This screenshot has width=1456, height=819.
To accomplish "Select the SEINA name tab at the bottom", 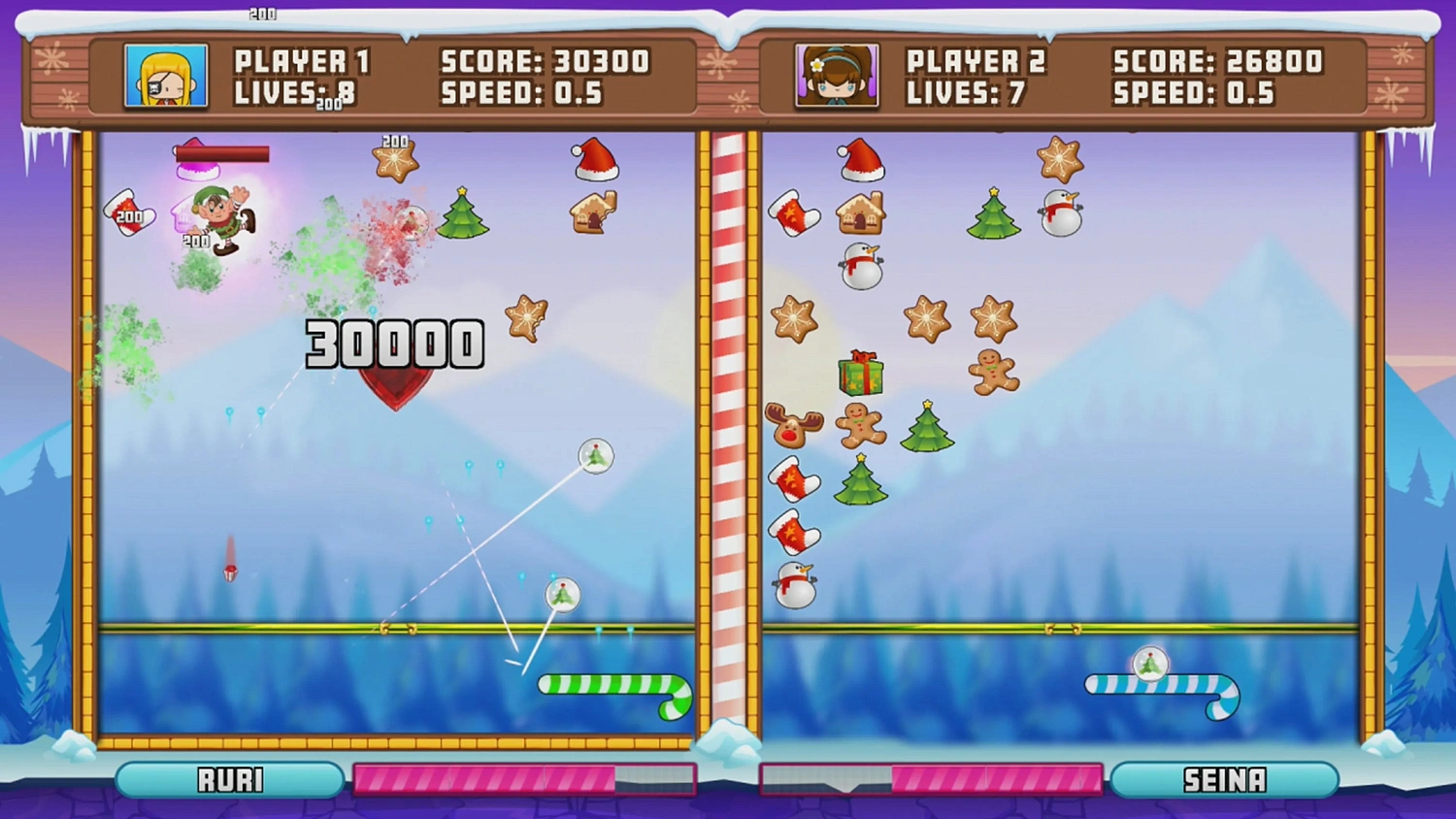I will (x=1224, y=778).
